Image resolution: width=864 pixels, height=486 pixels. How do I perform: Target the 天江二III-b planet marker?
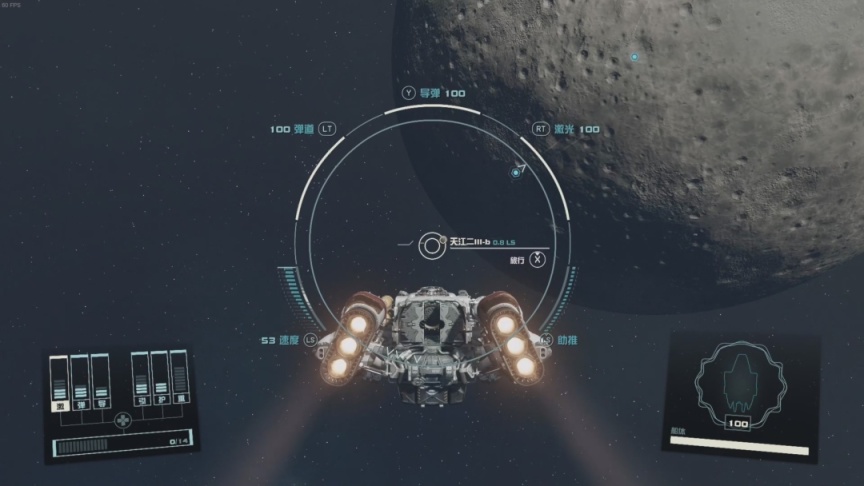click(432, 243)
